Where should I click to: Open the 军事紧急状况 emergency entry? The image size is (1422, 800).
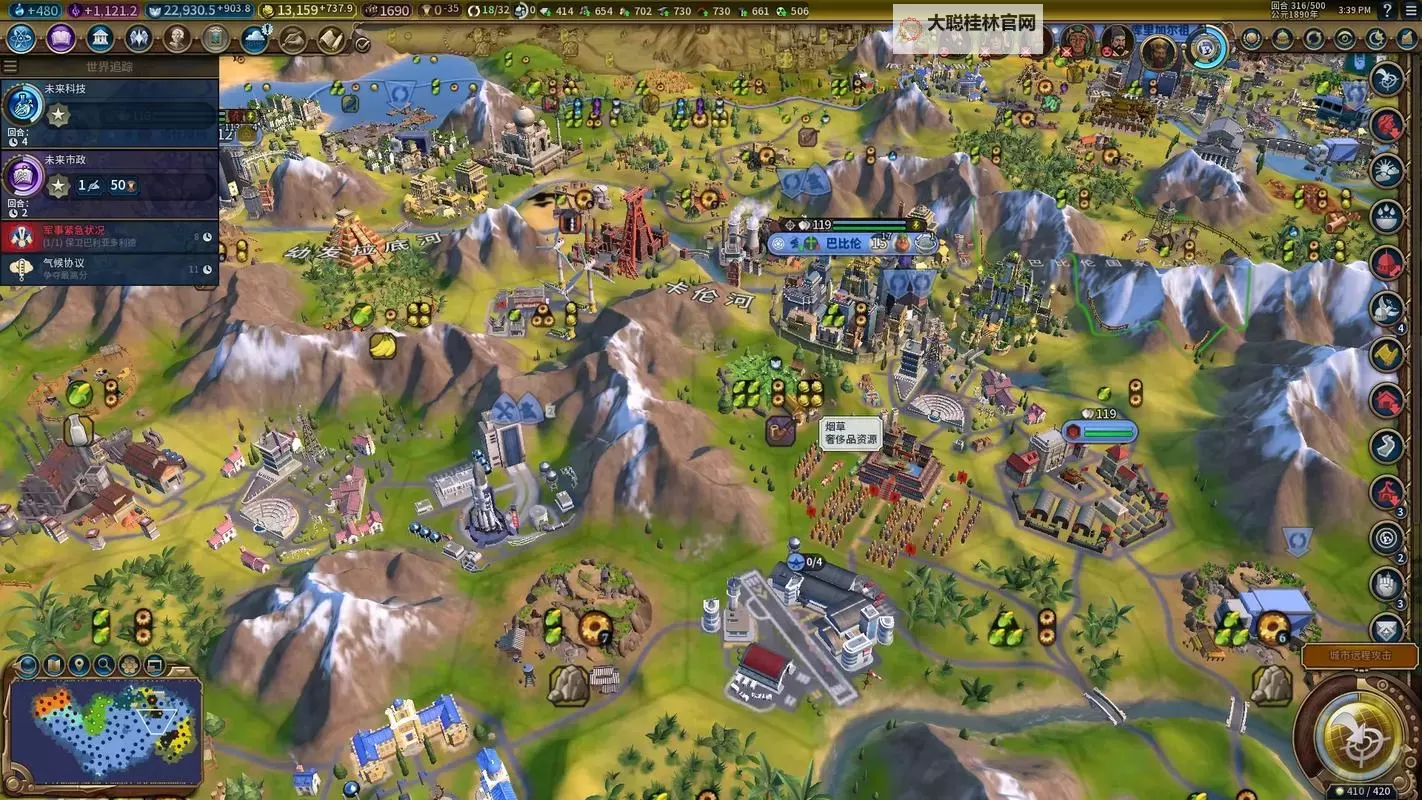(x=110, y=236)
